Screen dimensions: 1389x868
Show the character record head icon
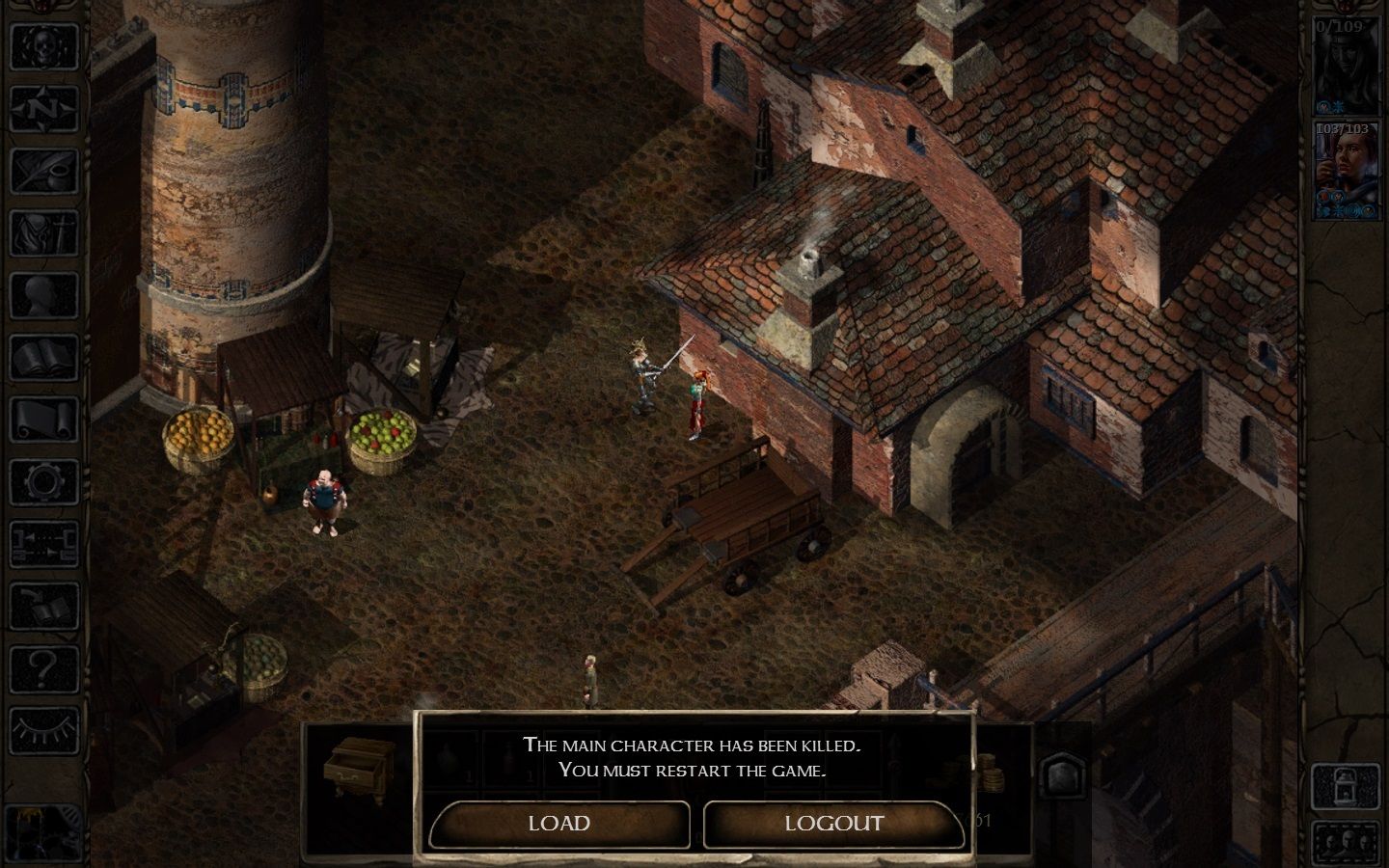(x=43, y=296)
